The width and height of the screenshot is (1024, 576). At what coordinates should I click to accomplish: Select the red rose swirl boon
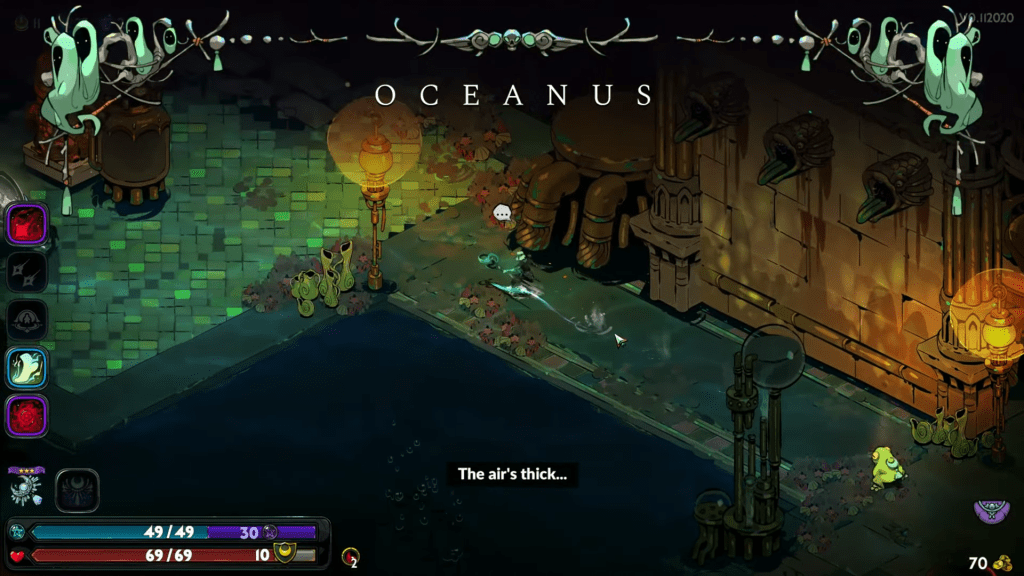(x=27, y=415)
